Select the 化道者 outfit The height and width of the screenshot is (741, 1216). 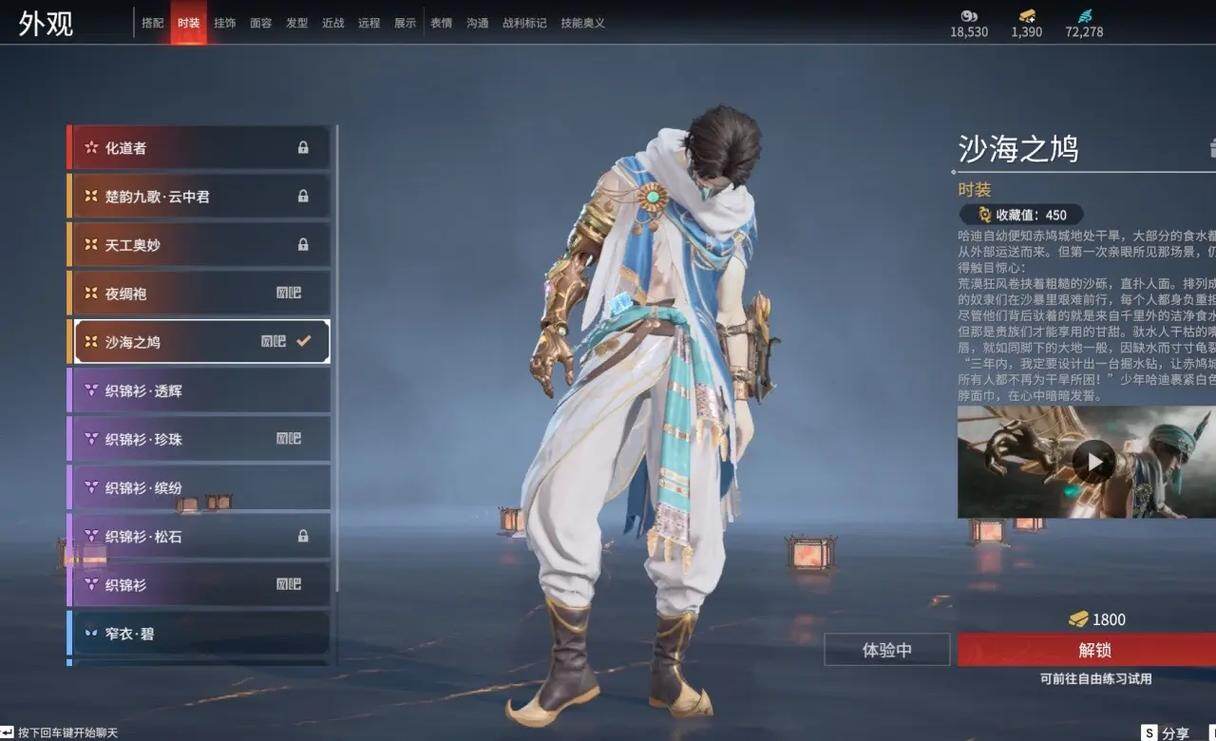[198, 148]
